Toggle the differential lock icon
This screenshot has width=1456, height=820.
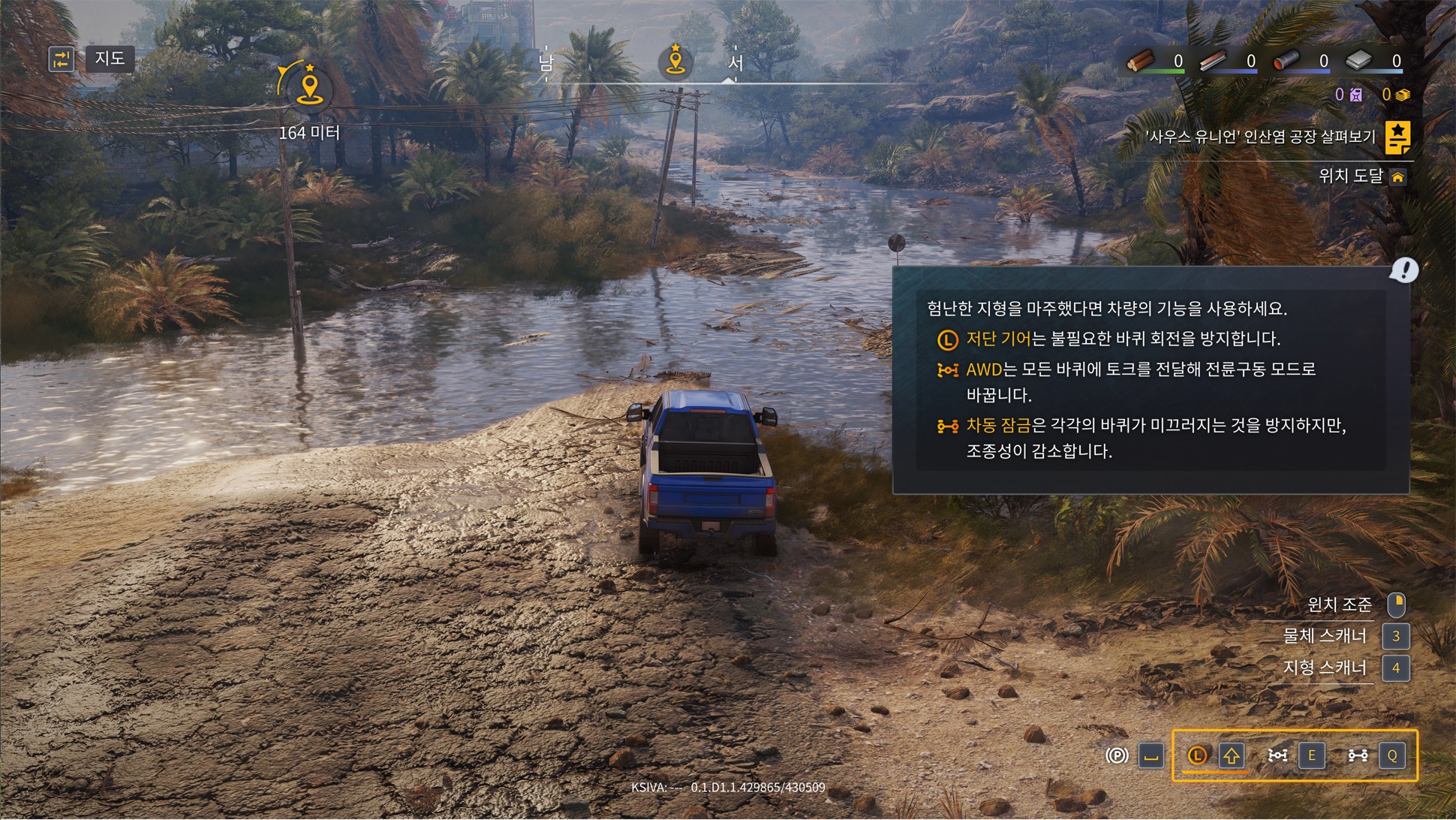point(1358,755)
